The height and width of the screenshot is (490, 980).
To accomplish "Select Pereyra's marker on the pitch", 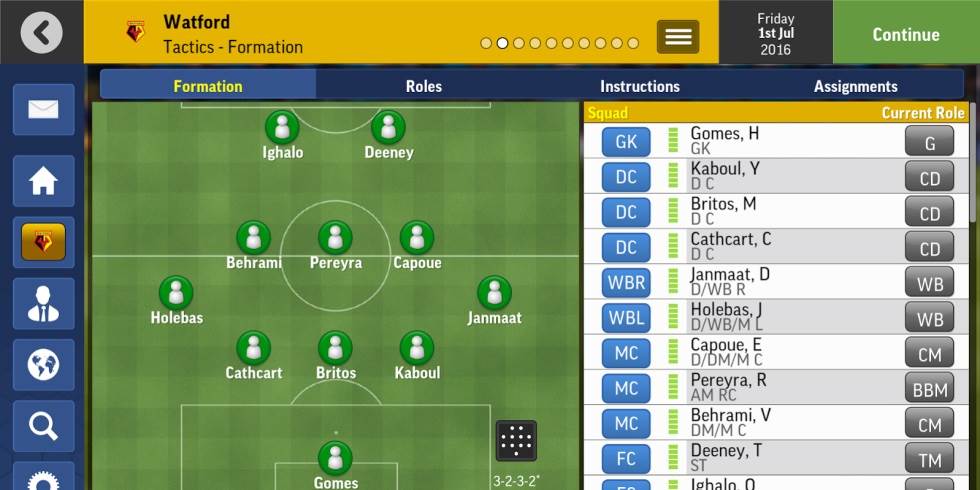I will point(335,238).
